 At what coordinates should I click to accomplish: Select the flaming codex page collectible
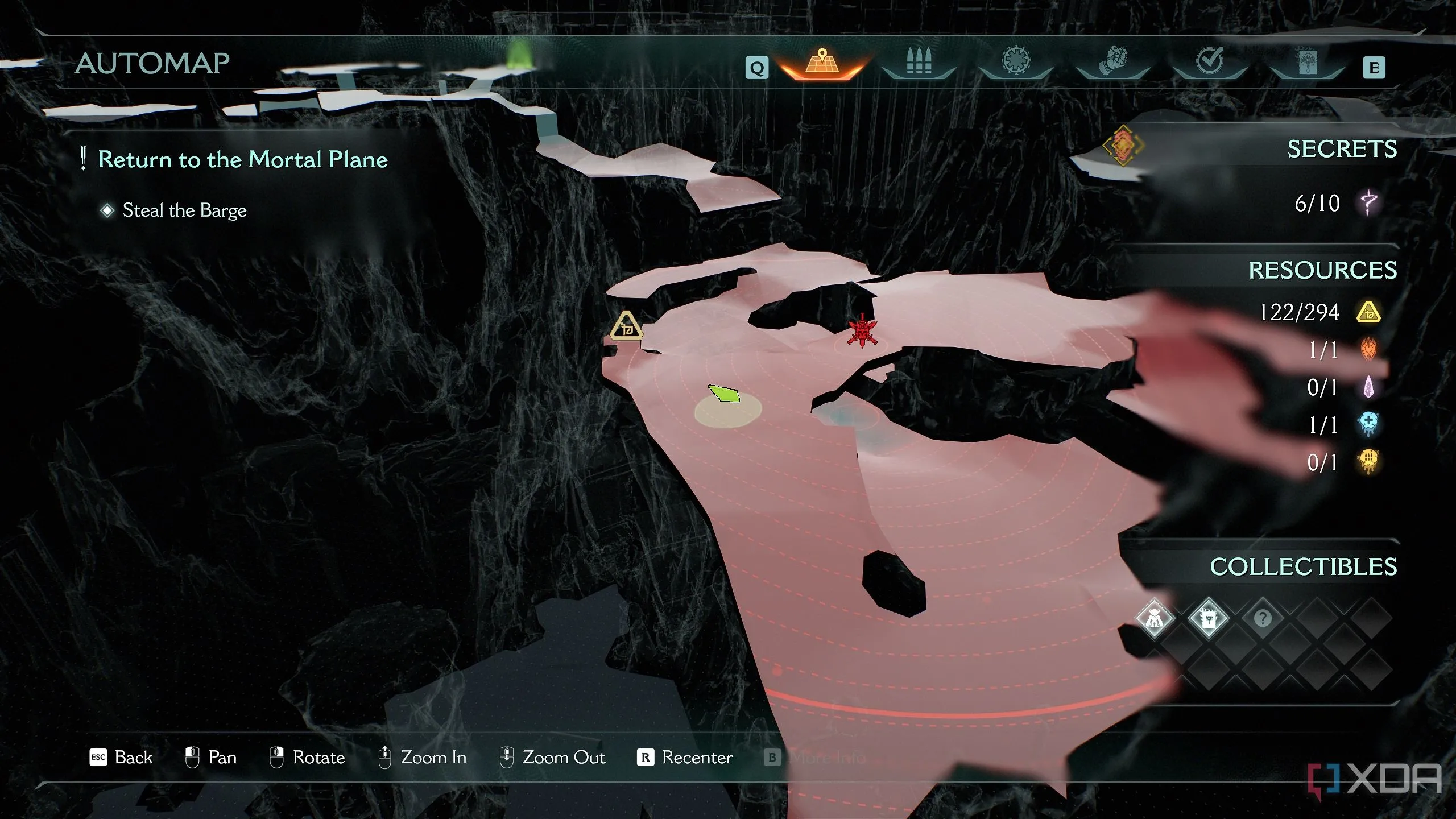pos(1208,618)
